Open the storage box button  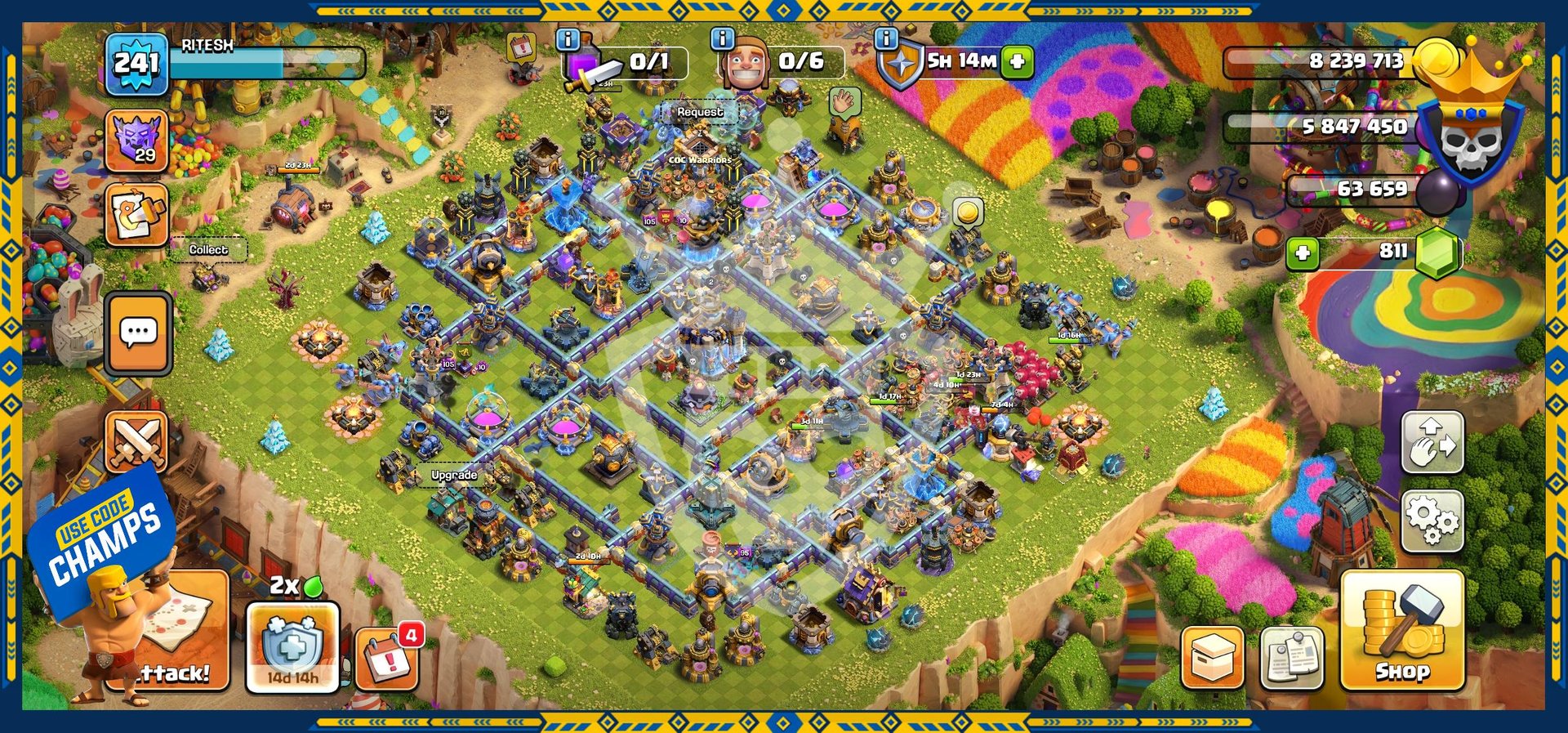click(x=1212, y=658)
